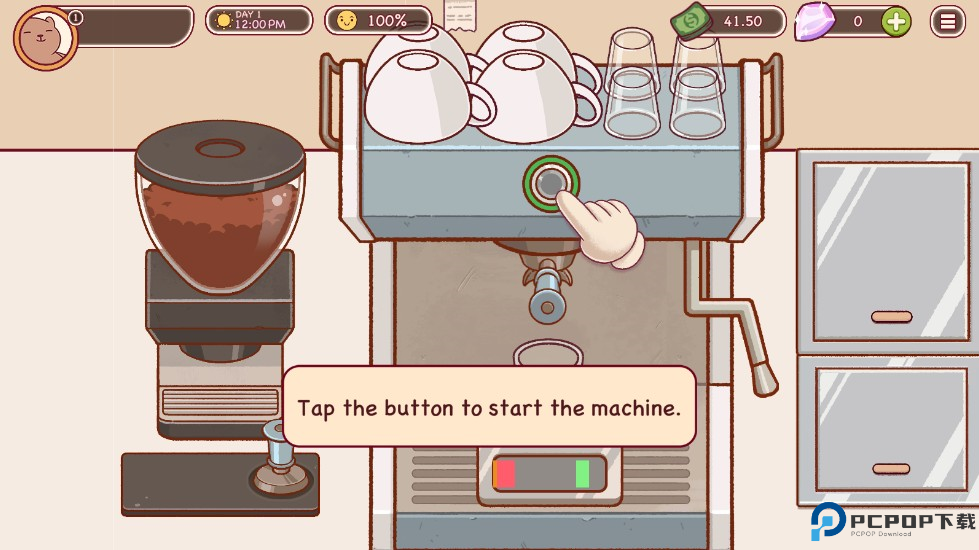Image resolution: width=979 pixels, height=550 pixels.
Task: Open the hamburger menu
Action: coord(947,21)
